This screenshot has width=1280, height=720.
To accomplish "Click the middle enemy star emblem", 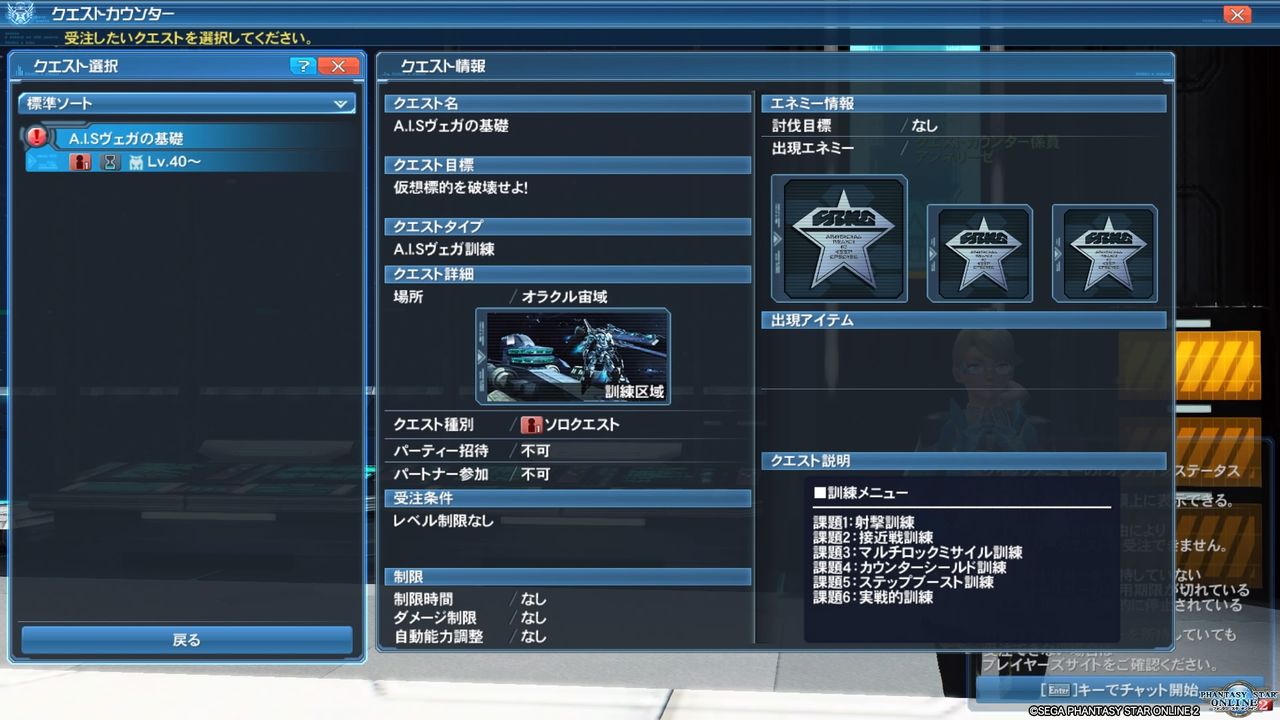I will 979,252.
